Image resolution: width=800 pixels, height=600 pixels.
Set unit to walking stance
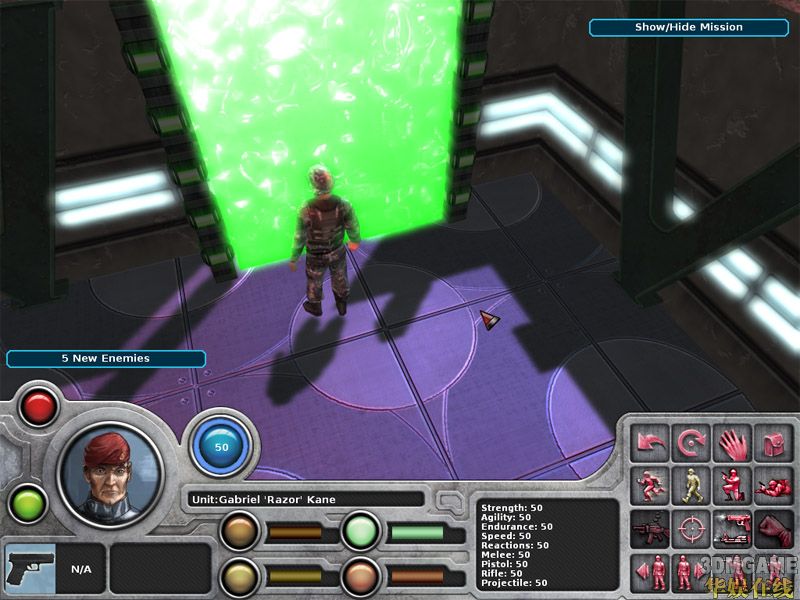click(691, 485)
